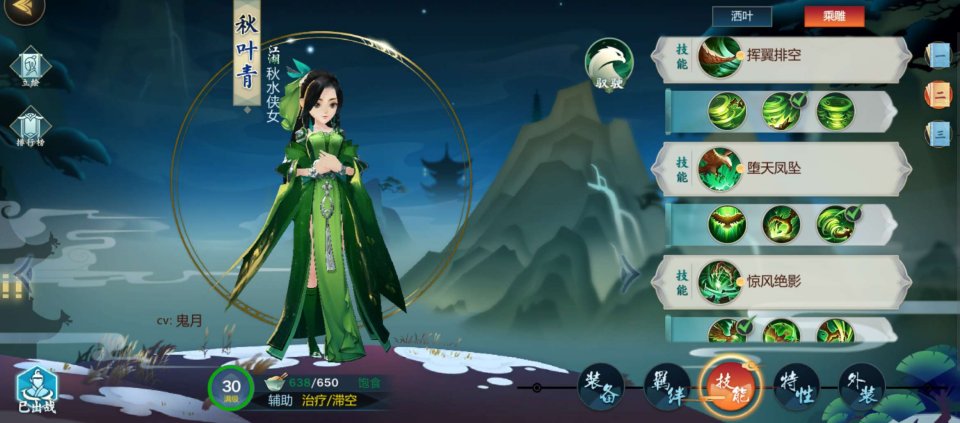
Task: Select the 堕天凤坠 skill entry
Action: (x=780, y=167)
